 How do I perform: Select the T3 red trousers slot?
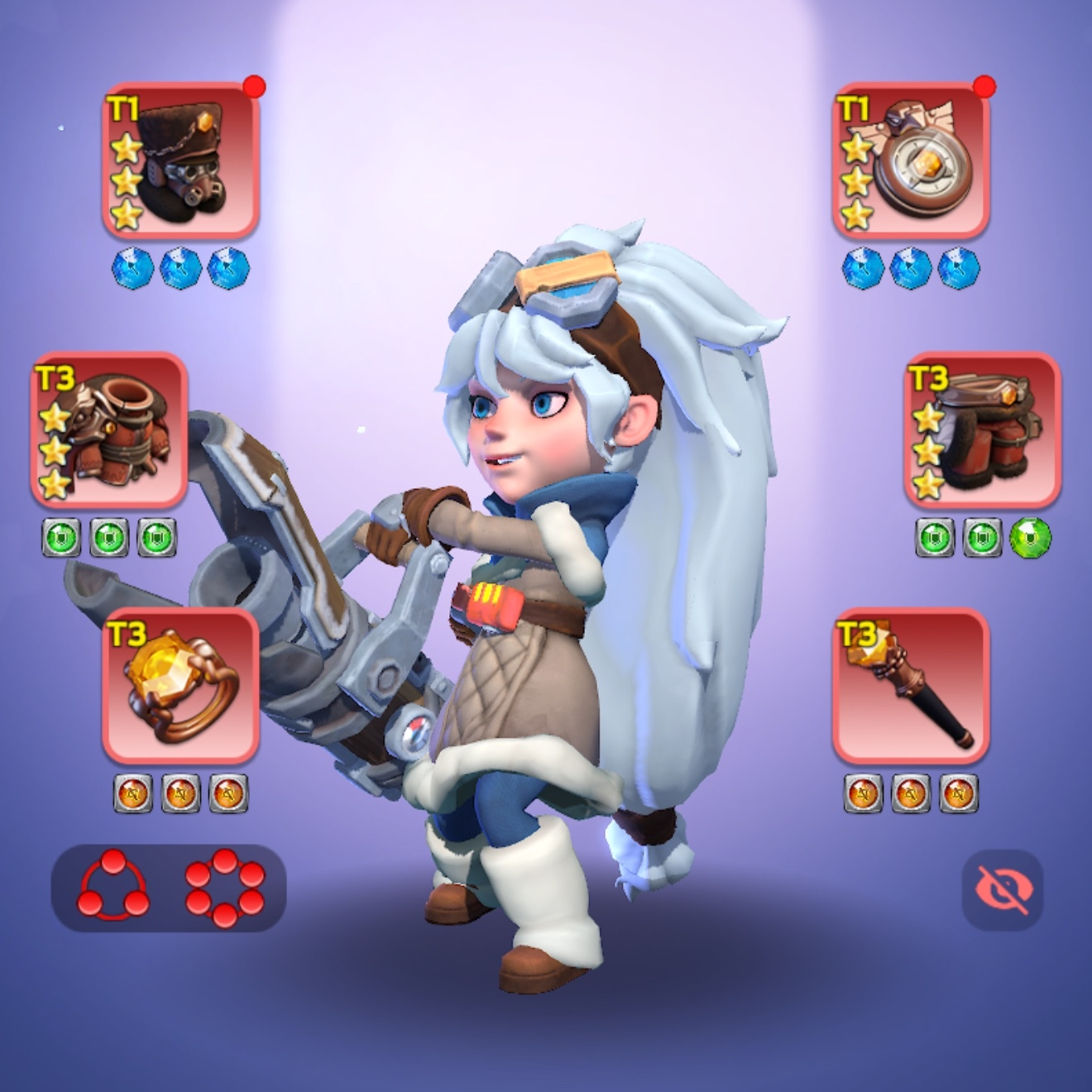(982, 430)
